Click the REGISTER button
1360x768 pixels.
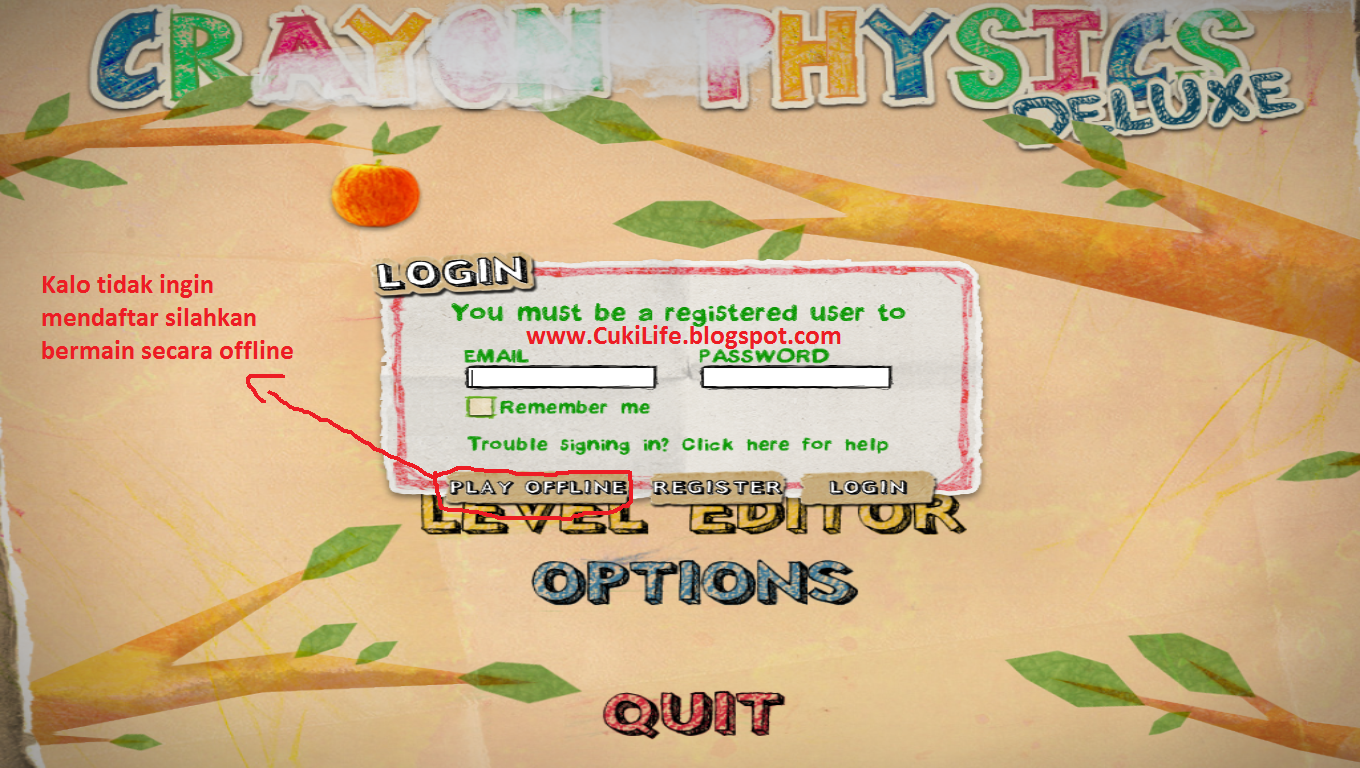coord(716,487)
